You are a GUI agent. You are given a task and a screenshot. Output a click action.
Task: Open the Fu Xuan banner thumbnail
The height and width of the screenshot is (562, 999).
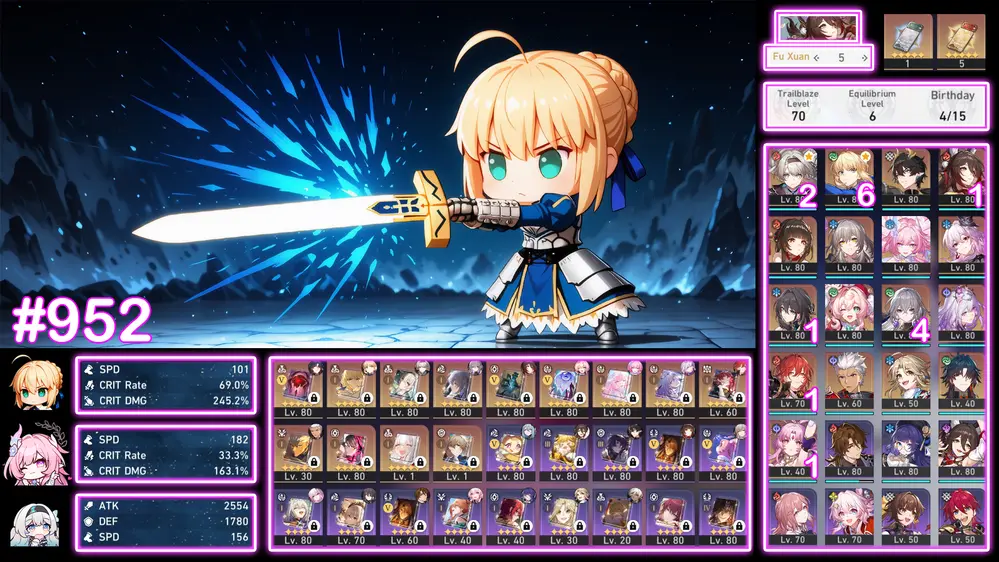coord(819,27)
